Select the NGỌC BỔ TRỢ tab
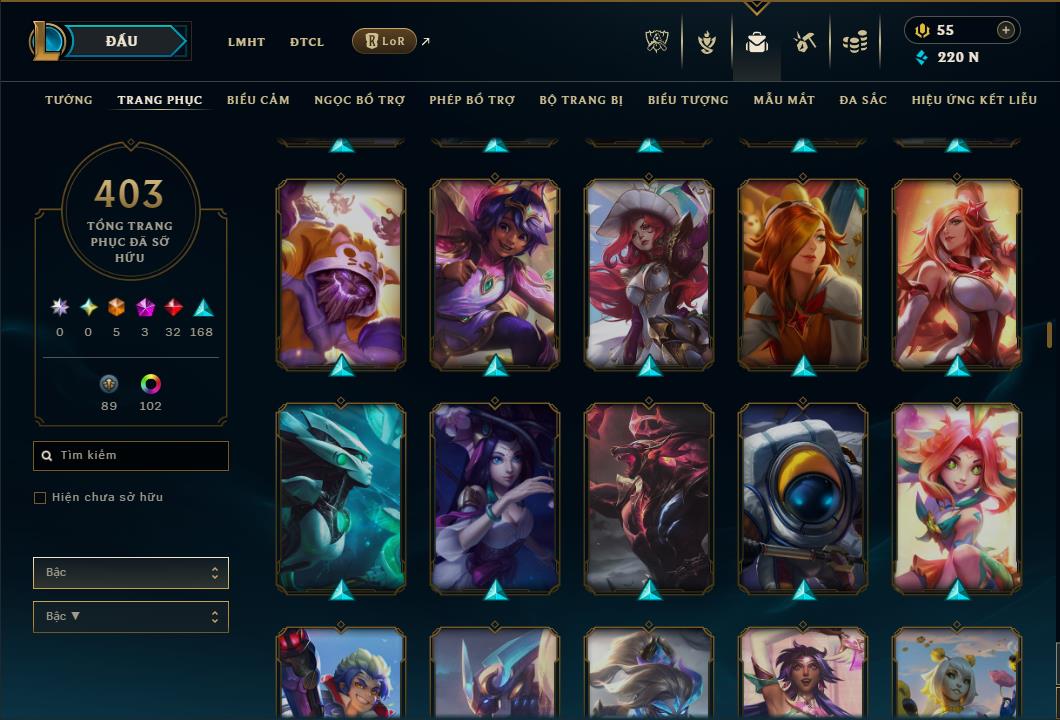Viewport: 1060px width, 720px height. (359, 100)
